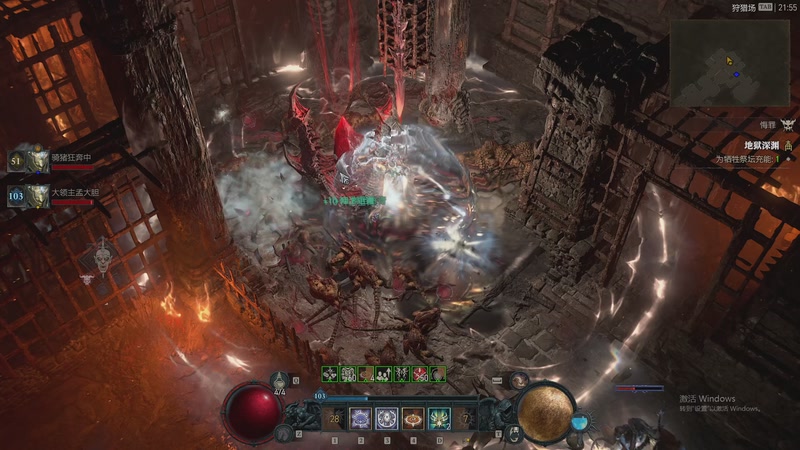Activate the last hotbar skill showing 7
Screen dimensions: 800x450
466,419
